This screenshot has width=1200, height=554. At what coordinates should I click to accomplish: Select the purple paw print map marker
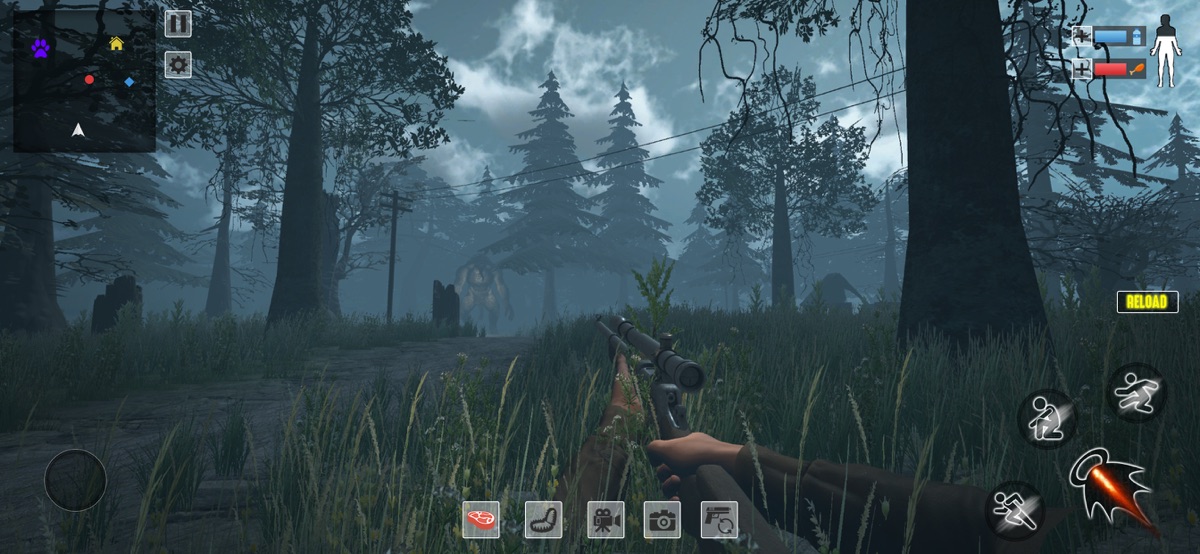pos(40,47)
